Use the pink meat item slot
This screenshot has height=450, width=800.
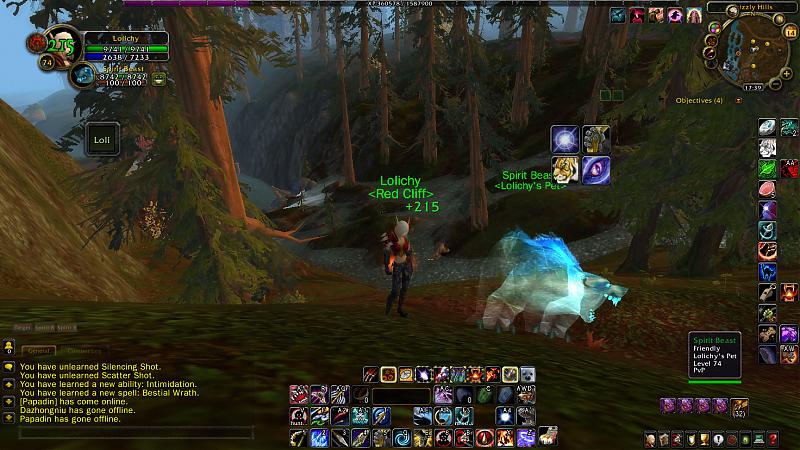tap(767, 189)
